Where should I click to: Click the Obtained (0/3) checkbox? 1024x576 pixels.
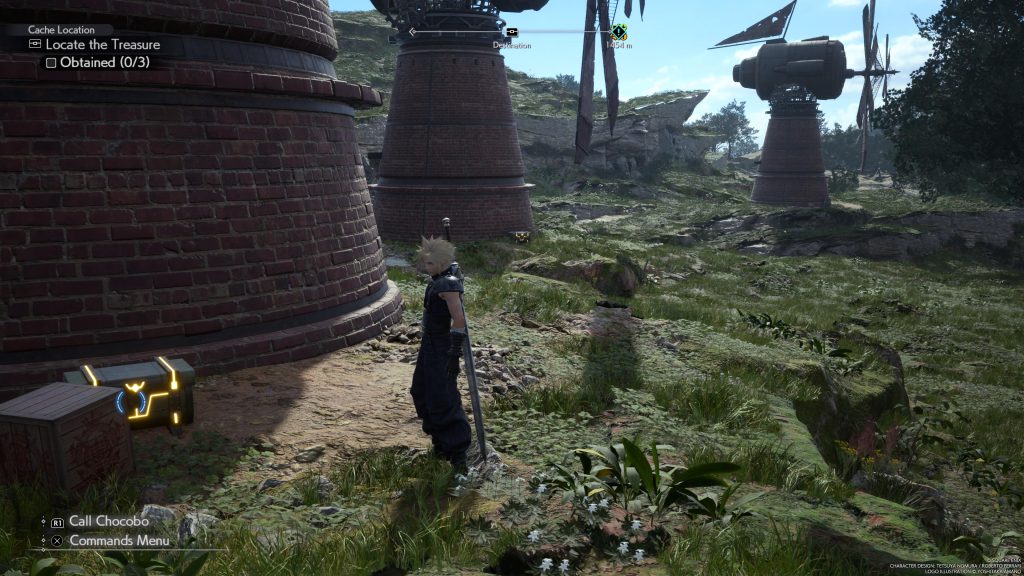click(51, 63)
